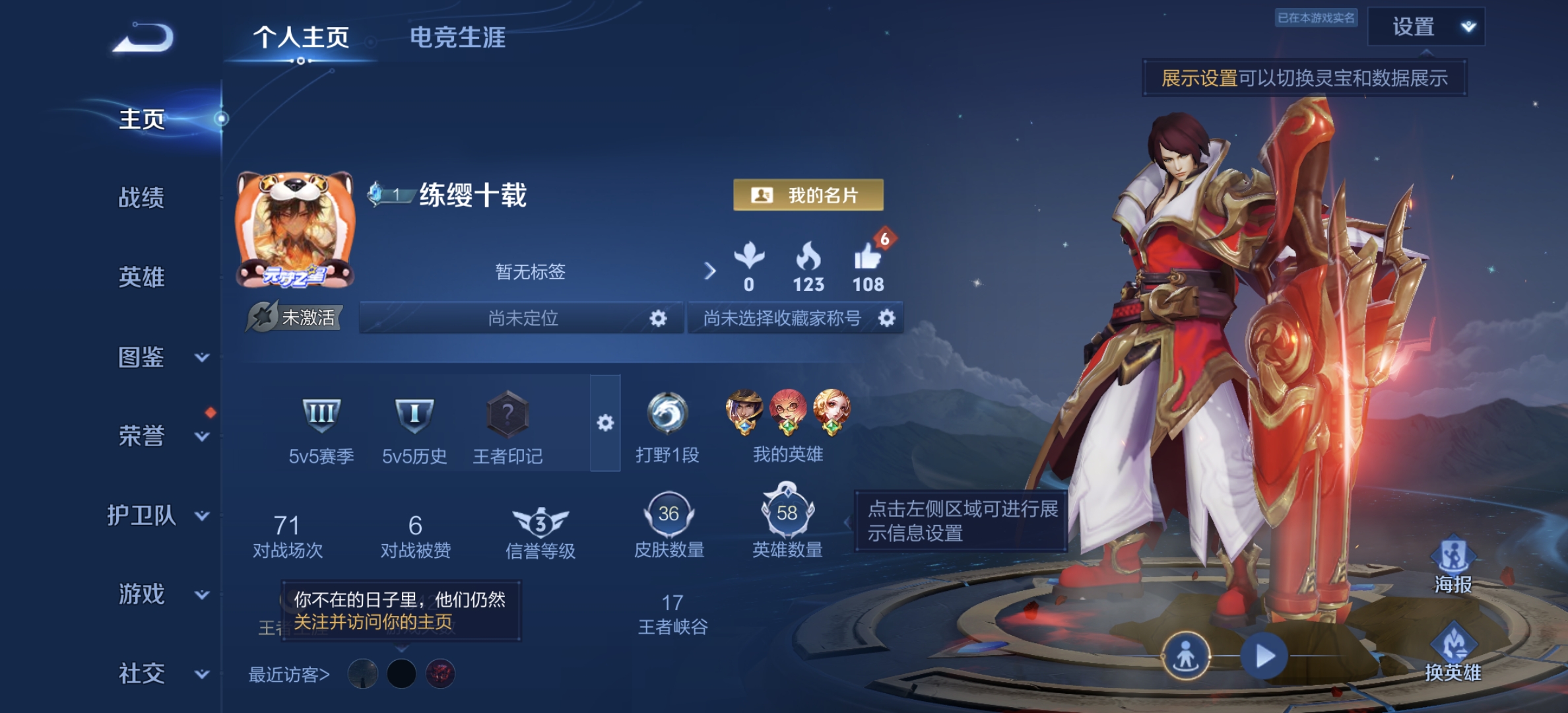Screen dimensions: 1568x713
Task: Open the gear next to 尚未定位
Action: pos(657,319)
